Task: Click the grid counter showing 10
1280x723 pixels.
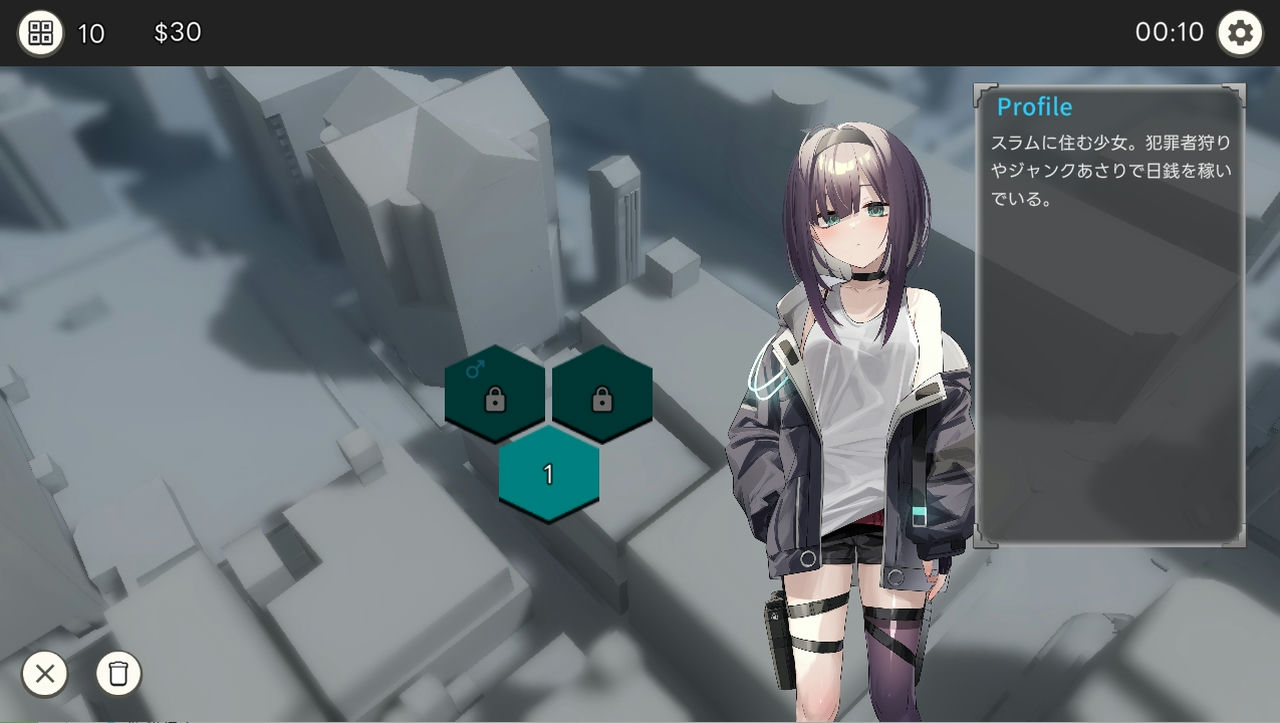Action: click(91, 34)
